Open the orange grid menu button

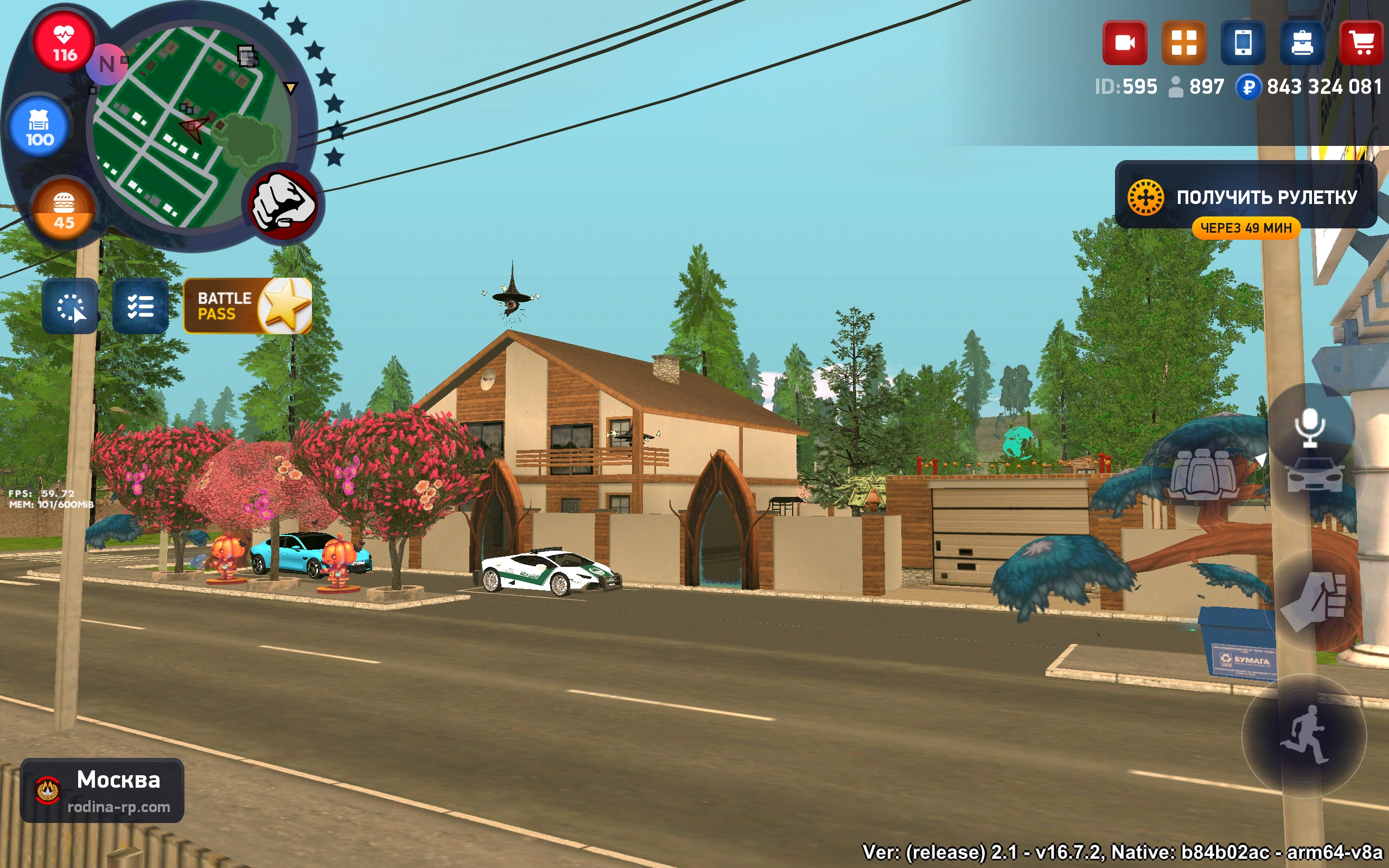[x=1183, y=43]
